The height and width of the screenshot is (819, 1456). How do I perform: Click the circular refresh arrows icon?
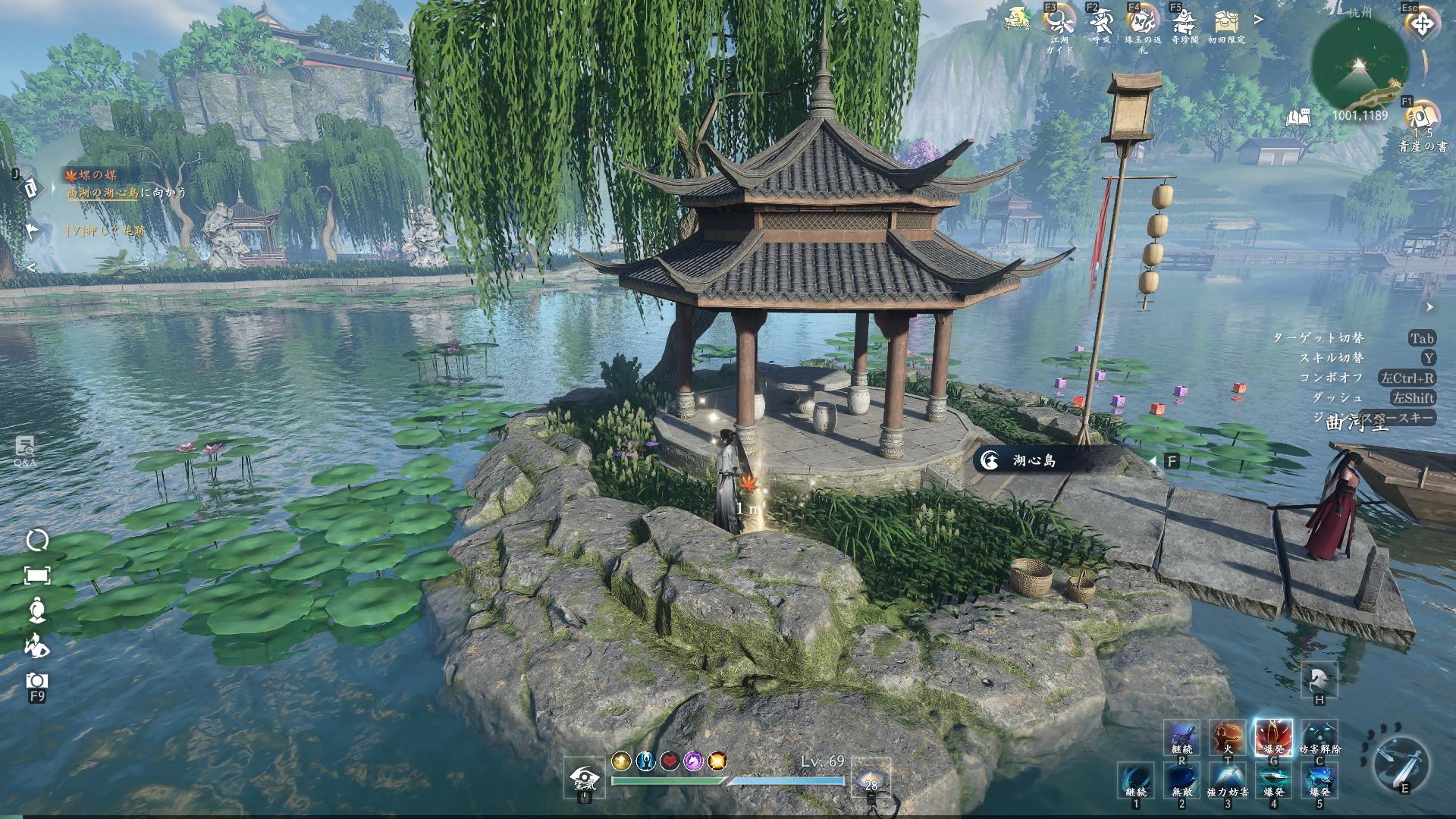coord(36,540)
